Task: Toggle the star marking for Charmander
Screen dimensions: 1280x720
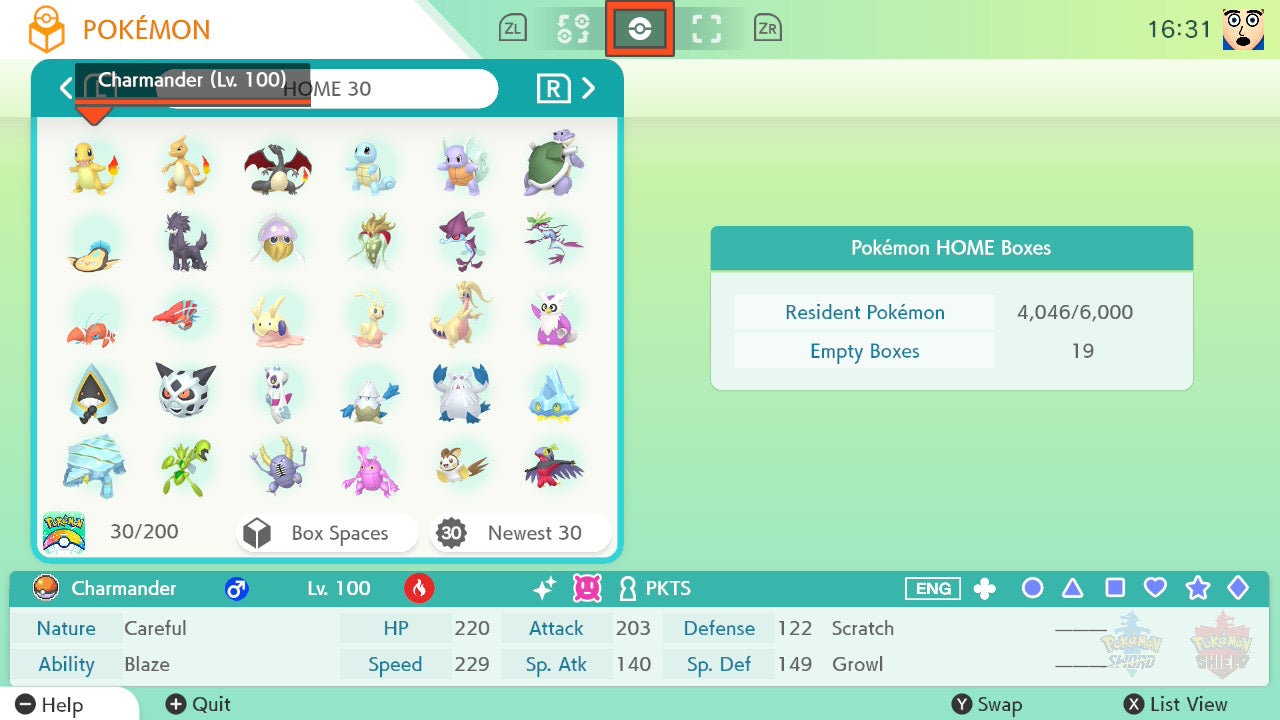Action: (x=1197, y=589)
